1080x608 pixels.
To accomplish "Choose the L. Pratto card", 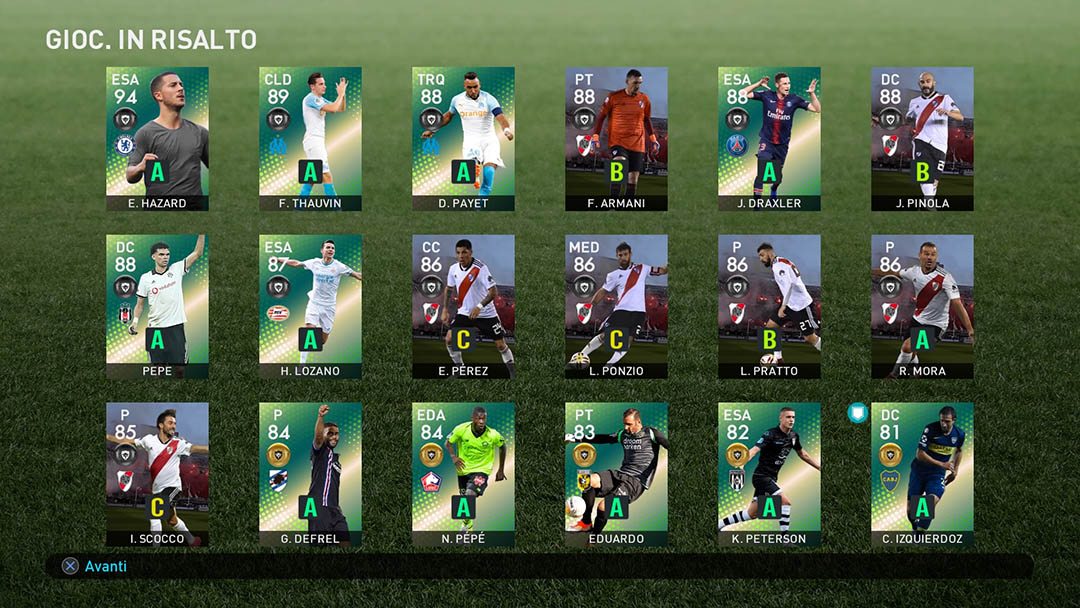I will click(769, 306).
